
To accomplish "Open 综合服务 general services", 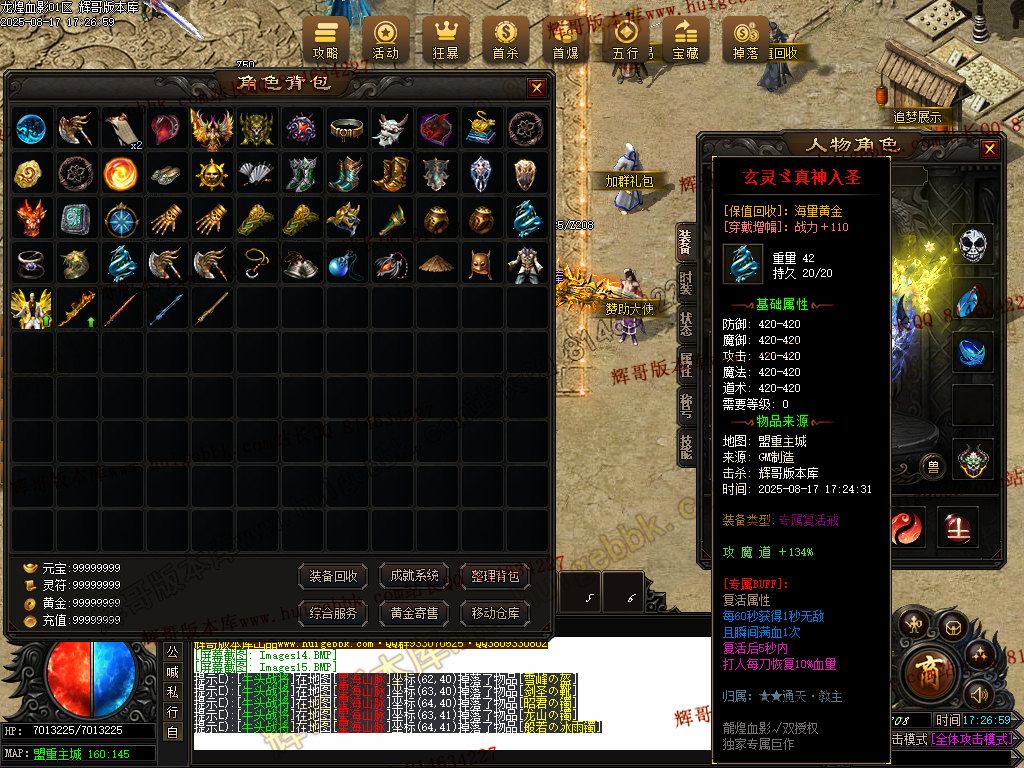I will point(334,613).
